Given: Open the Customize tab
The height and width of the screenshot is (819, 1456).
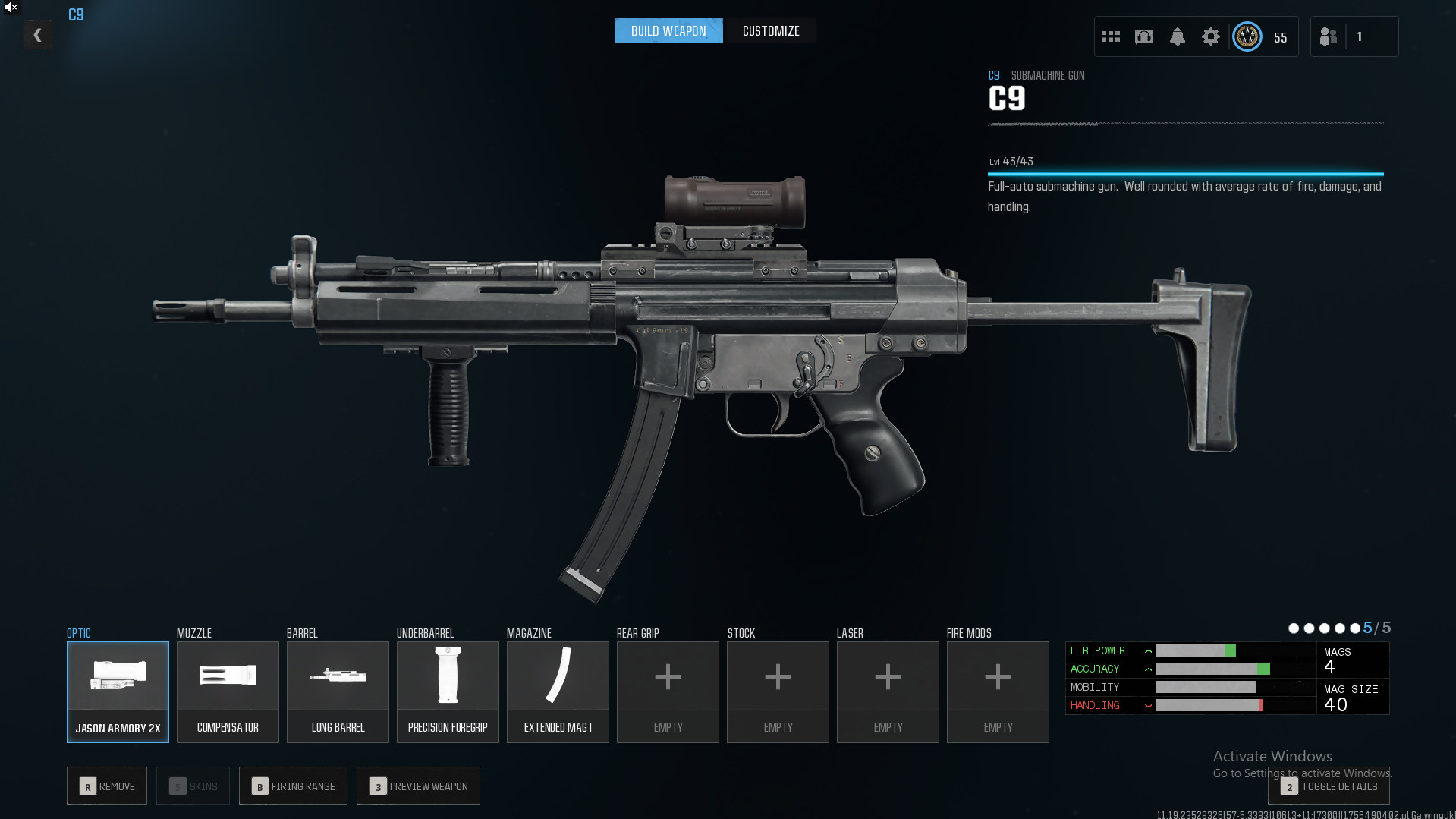Looking at the screenshot, I should coord(771,31).
